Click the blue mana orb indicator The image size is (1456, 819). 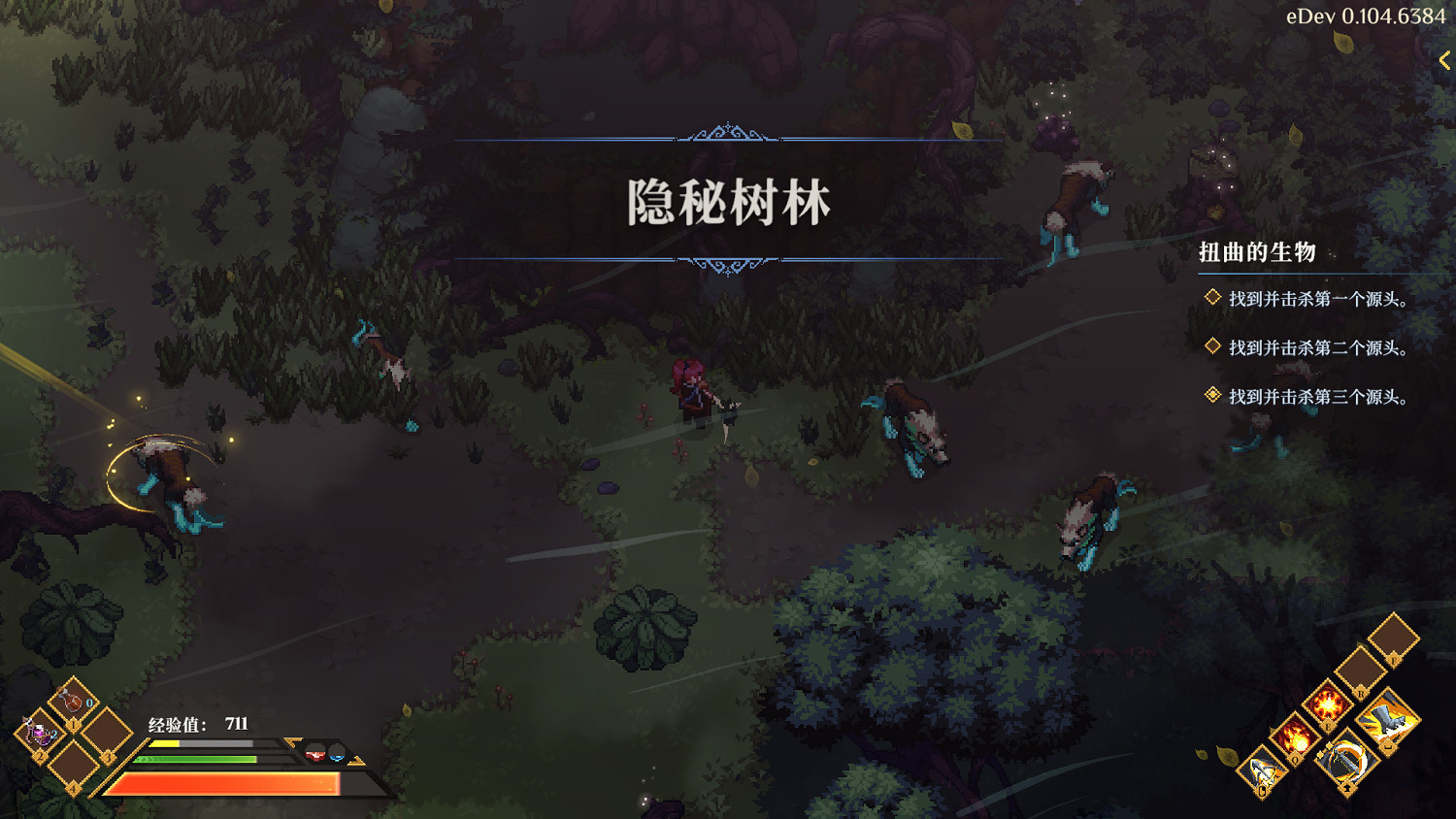(x=337, y=758)
